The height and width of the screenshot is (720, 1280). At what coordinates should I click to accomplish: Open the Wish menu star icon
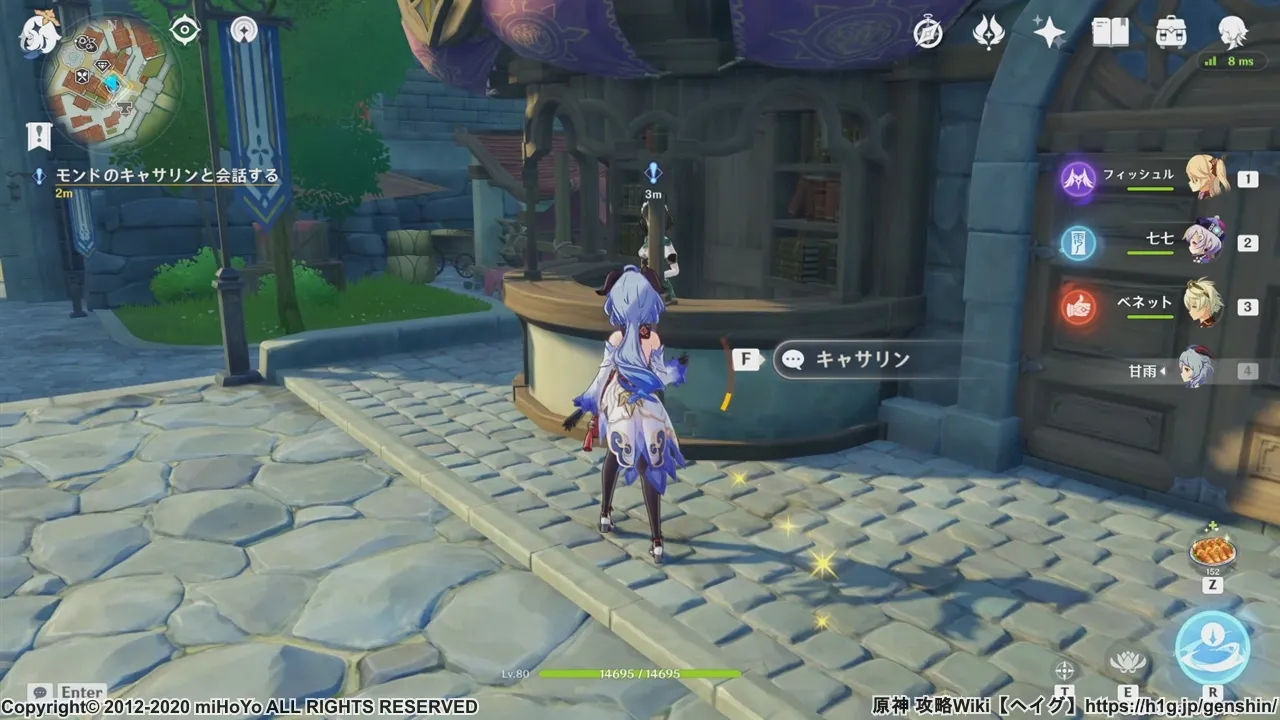click(1046, 33)
